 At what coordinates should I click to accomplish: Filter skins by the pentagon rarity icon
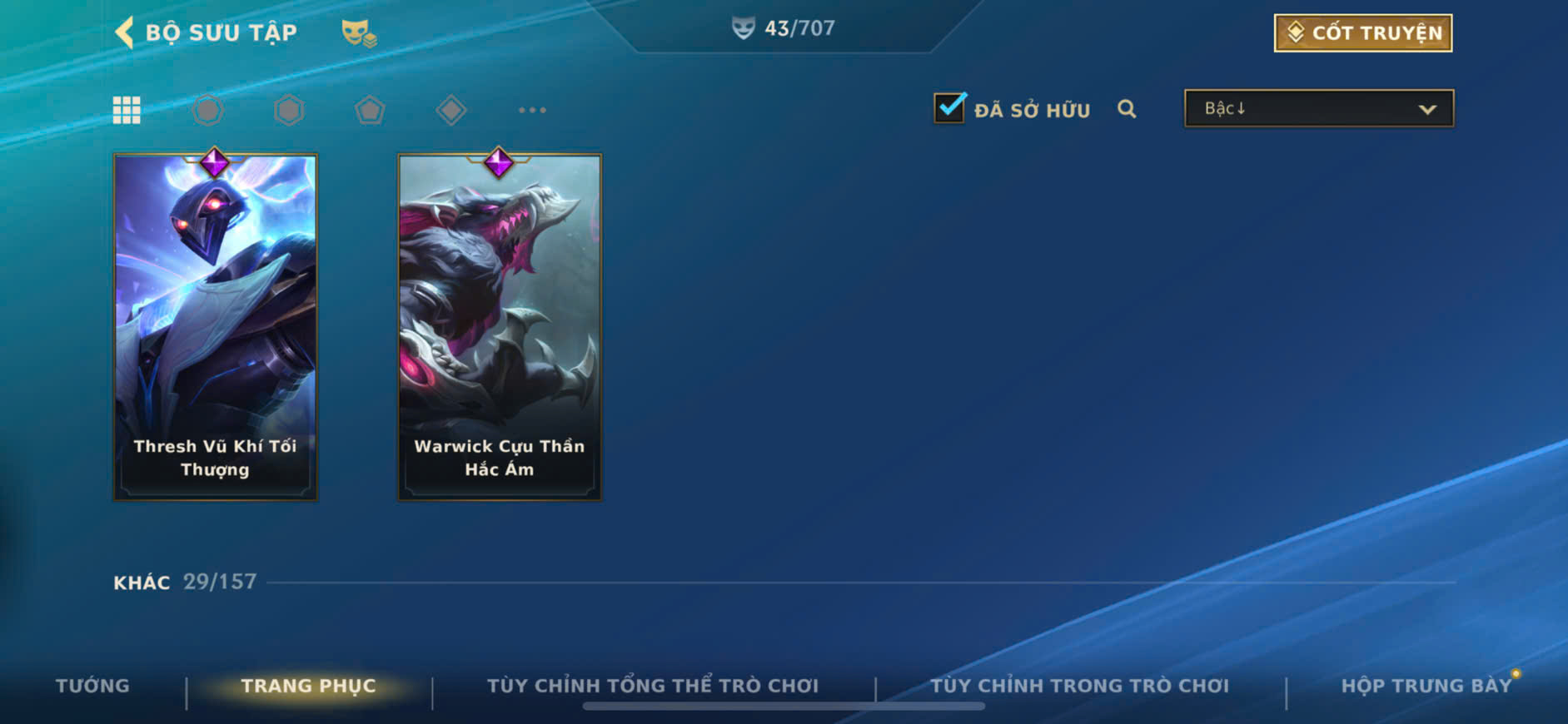click(x=370, y=110)
